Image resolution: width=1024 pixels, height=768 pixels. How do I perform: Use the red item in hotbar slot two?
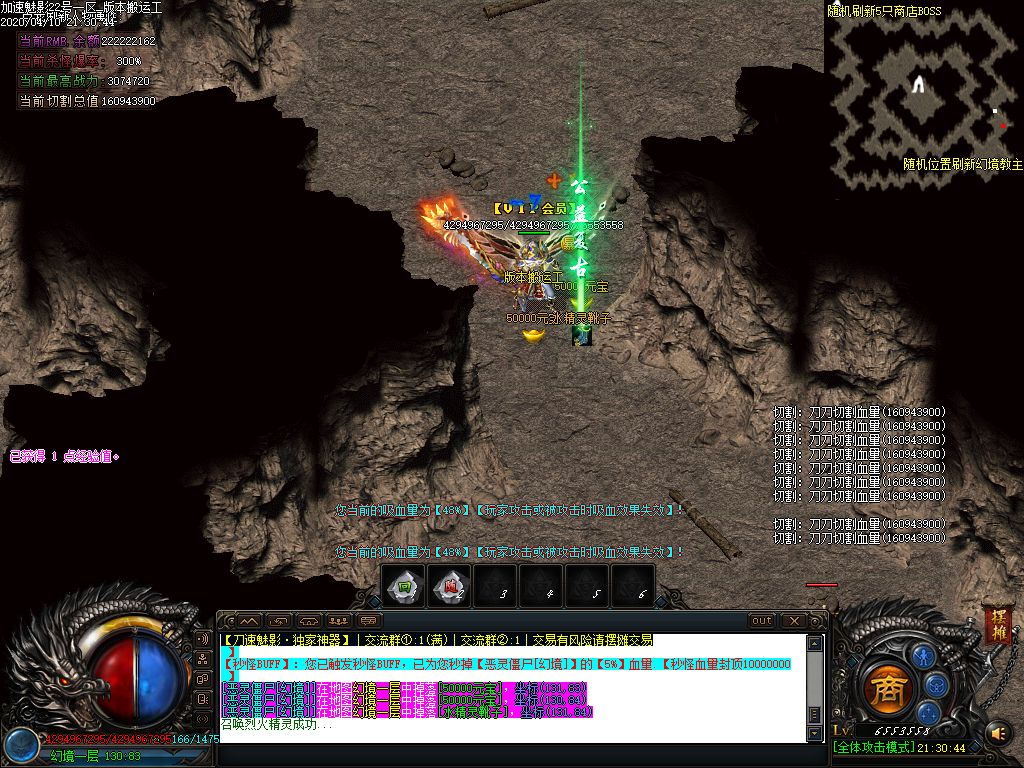point(450,587)
